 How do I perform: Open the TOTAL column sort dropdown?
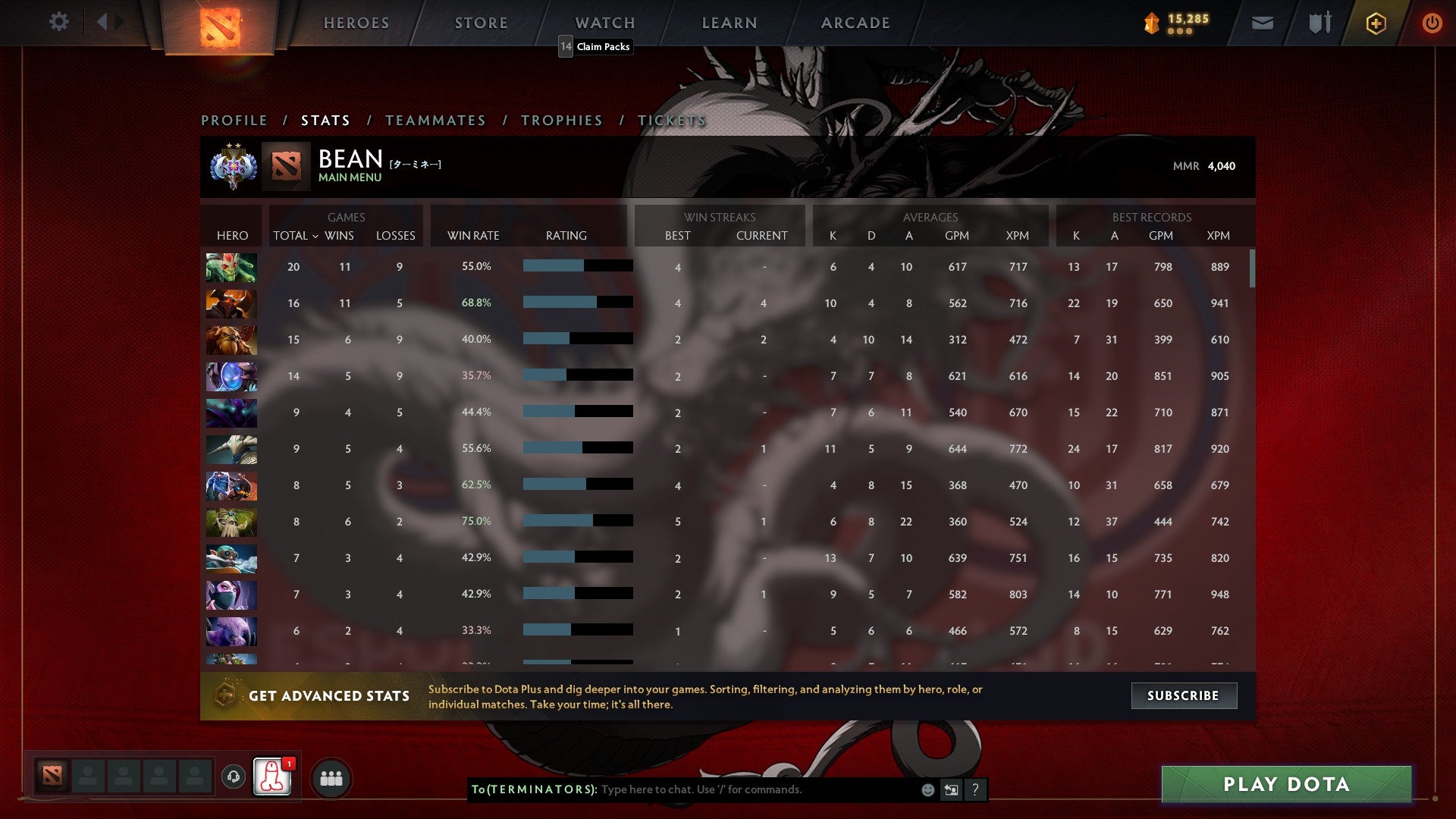(296, 236)
